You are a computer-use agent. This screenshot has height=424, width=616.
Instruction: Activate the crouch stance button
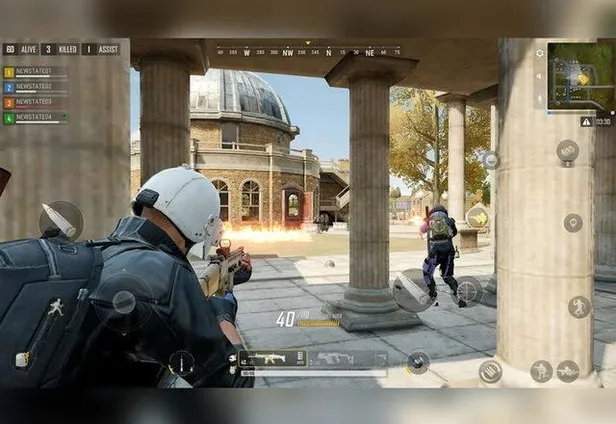point(541,371)
